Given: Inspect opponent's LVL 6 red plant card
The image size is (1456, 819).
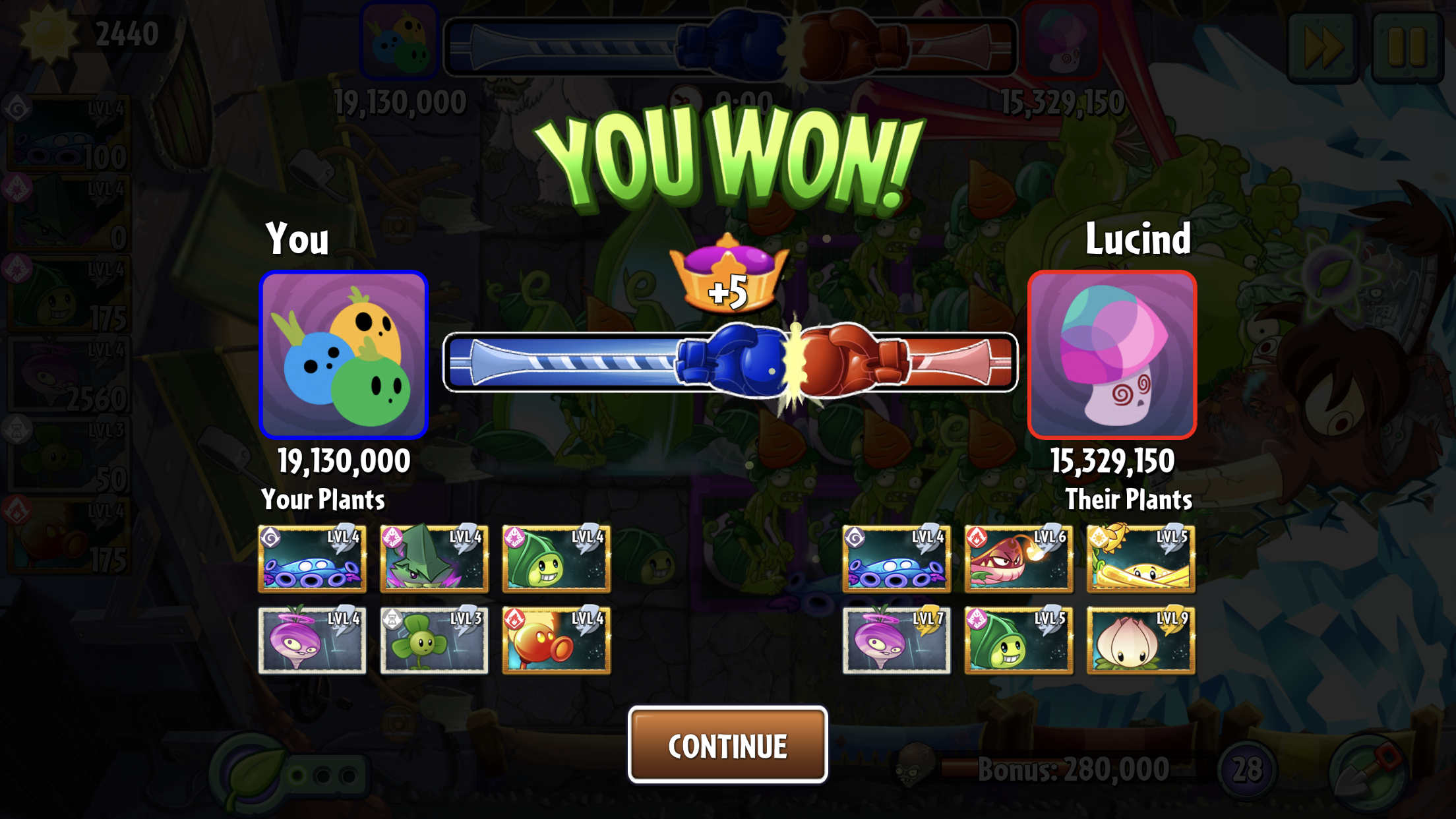Looking at the screenshot, I should (x=1018, y=559).
